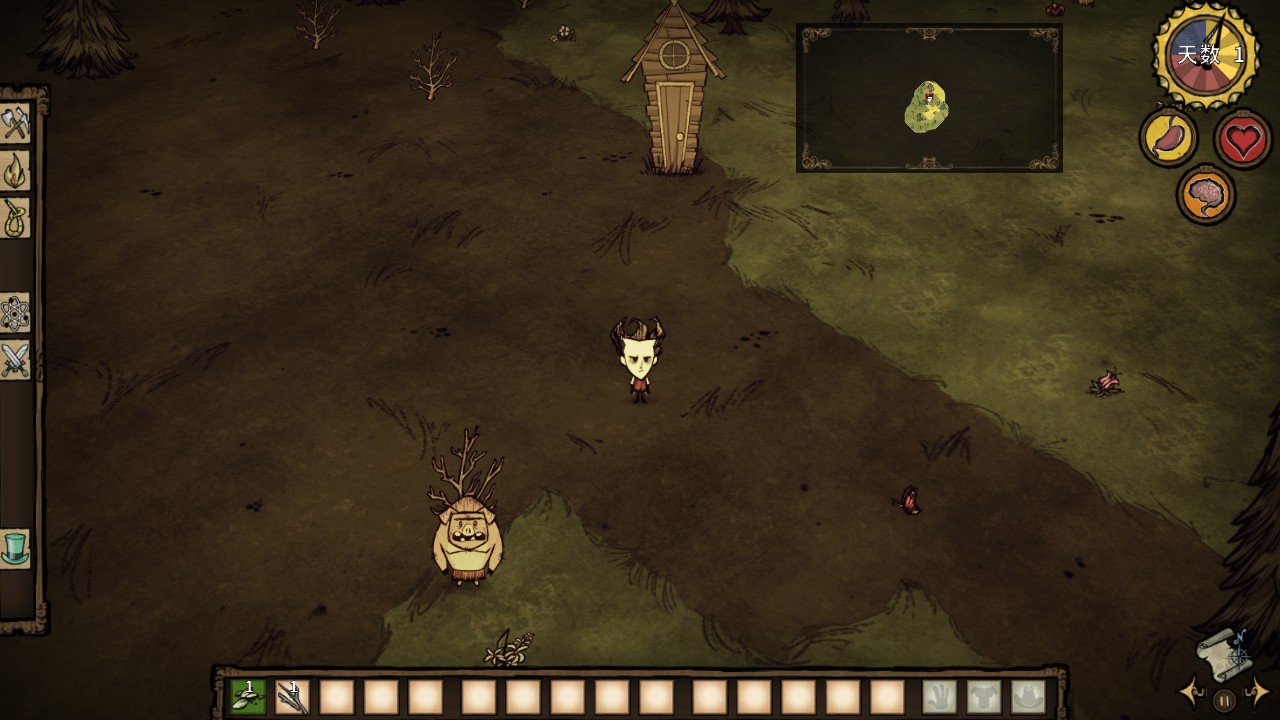This screenshot has width=1280, height=720.
Task: Choose the Dress tab with top hat
Action: click(x=15, y=548)
